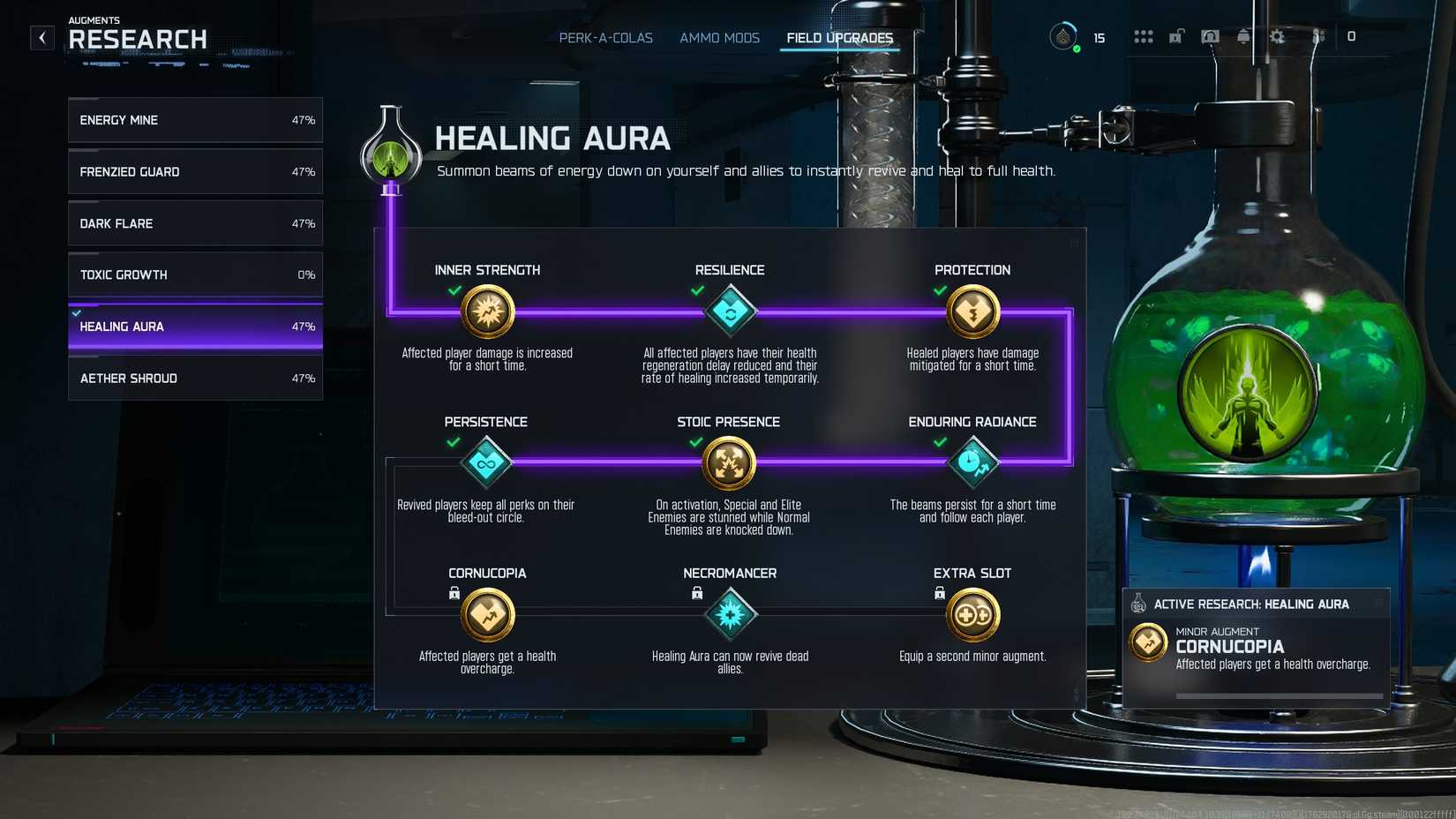Switch to the Ammo Mods tab

click(719, 38)
